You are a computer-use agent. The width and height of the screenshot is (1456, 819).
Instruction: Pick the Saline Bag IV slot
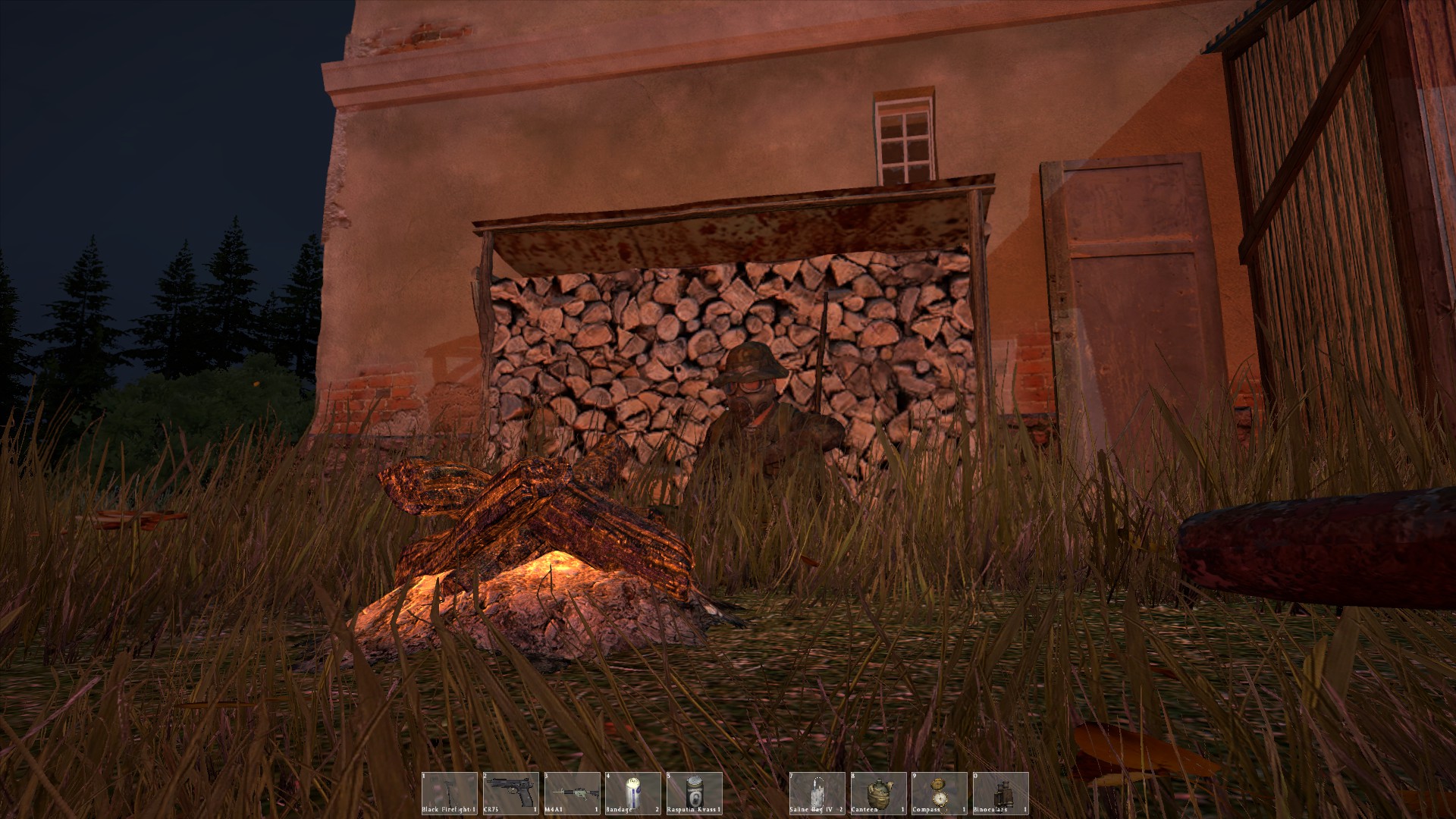[x=817, y=793]
